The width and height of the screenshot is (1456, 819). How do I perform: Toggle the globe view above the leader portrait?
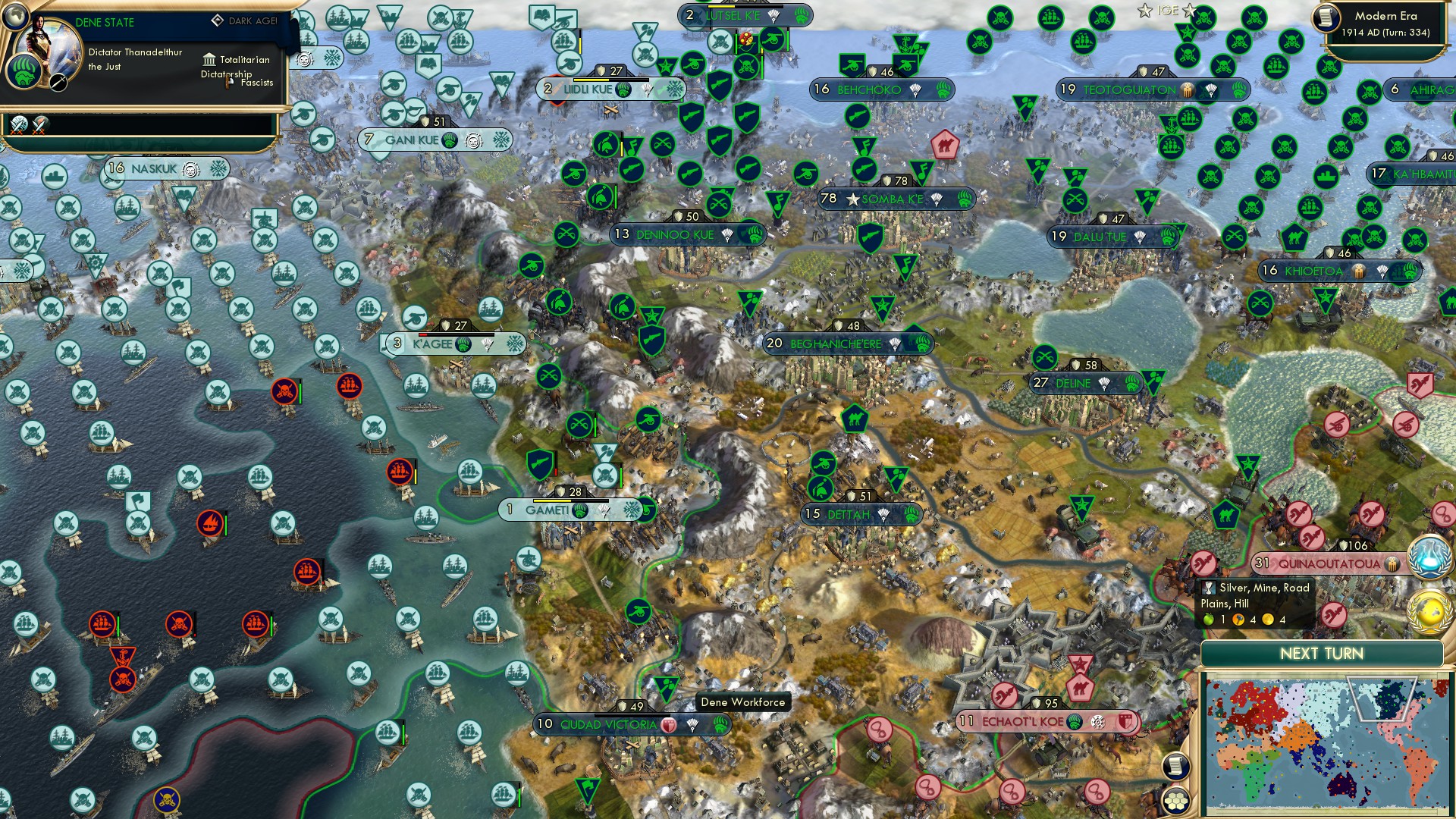coord(16,17)
